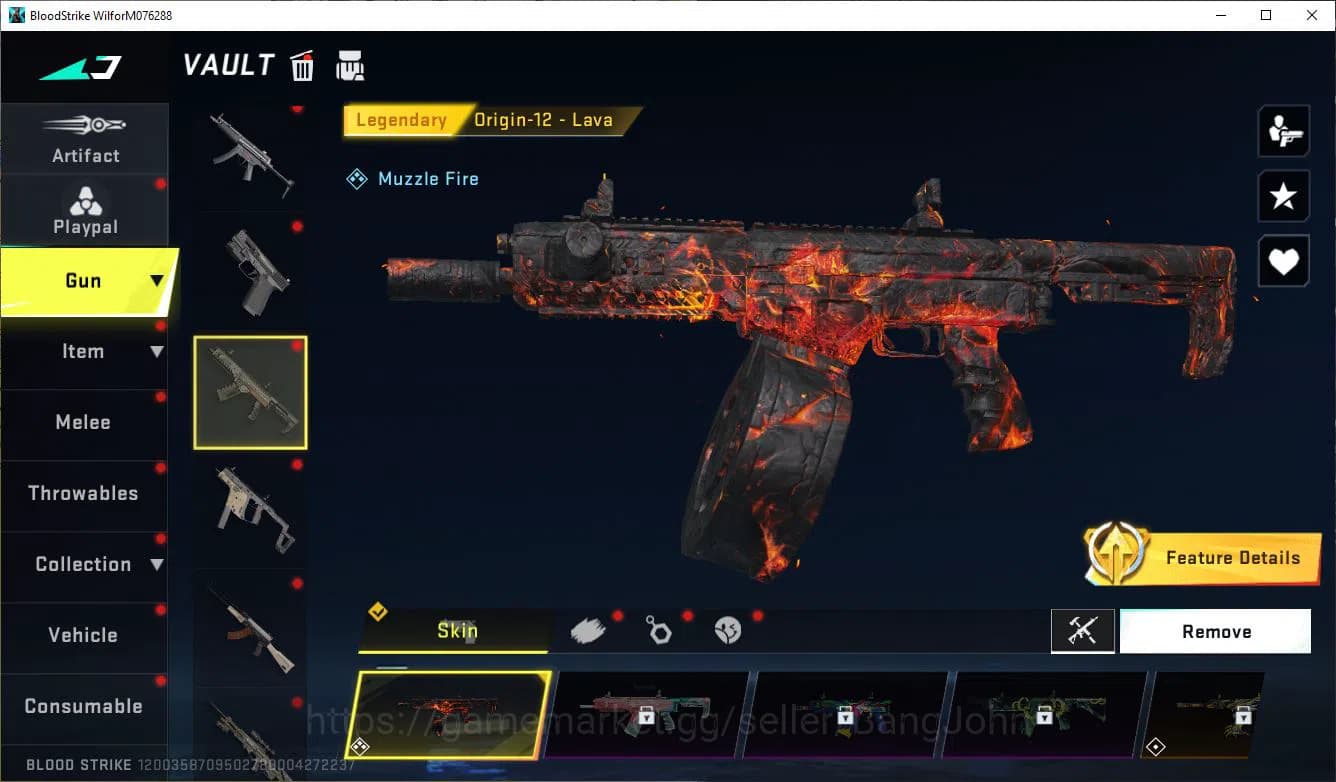Toggle the yellow Skin tab checkmark

tap(378, 611)
